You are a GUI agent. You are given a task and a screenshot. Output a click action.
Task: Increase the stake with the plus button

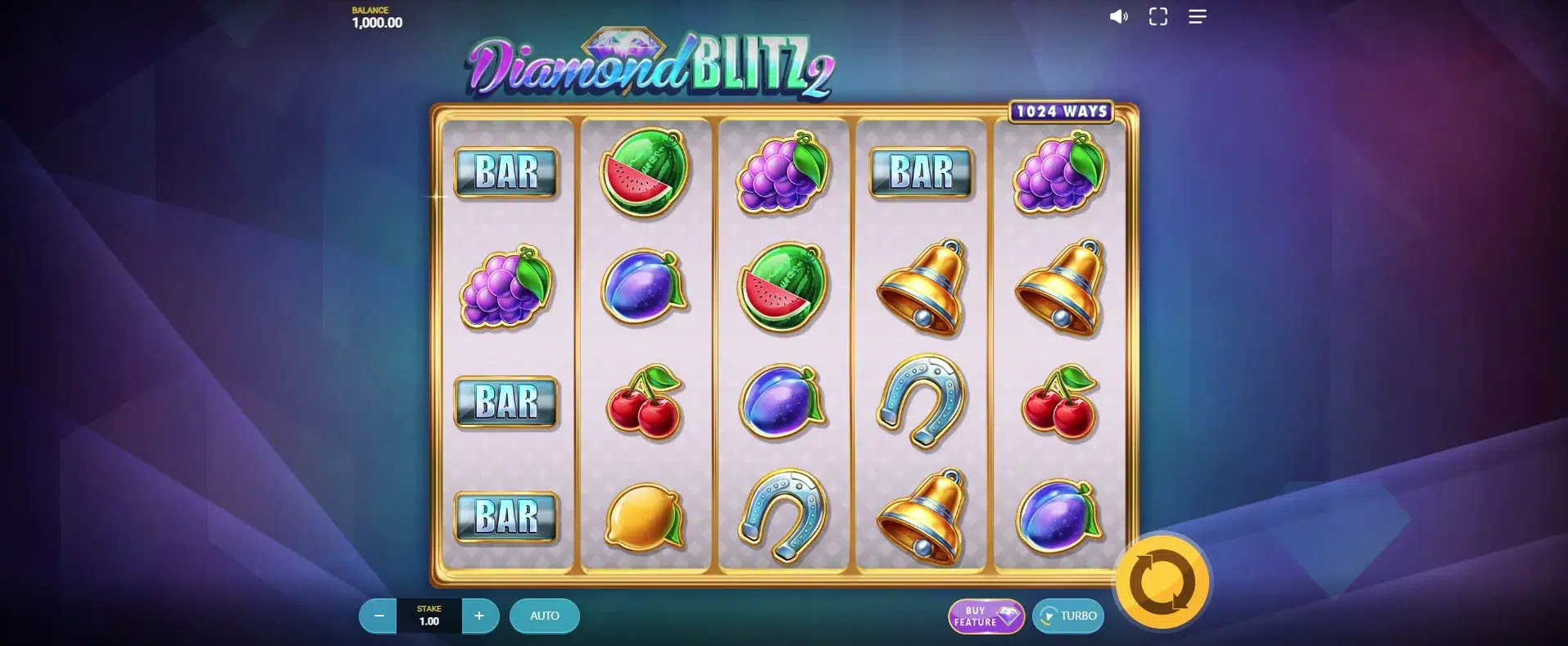tap(480, 616)
